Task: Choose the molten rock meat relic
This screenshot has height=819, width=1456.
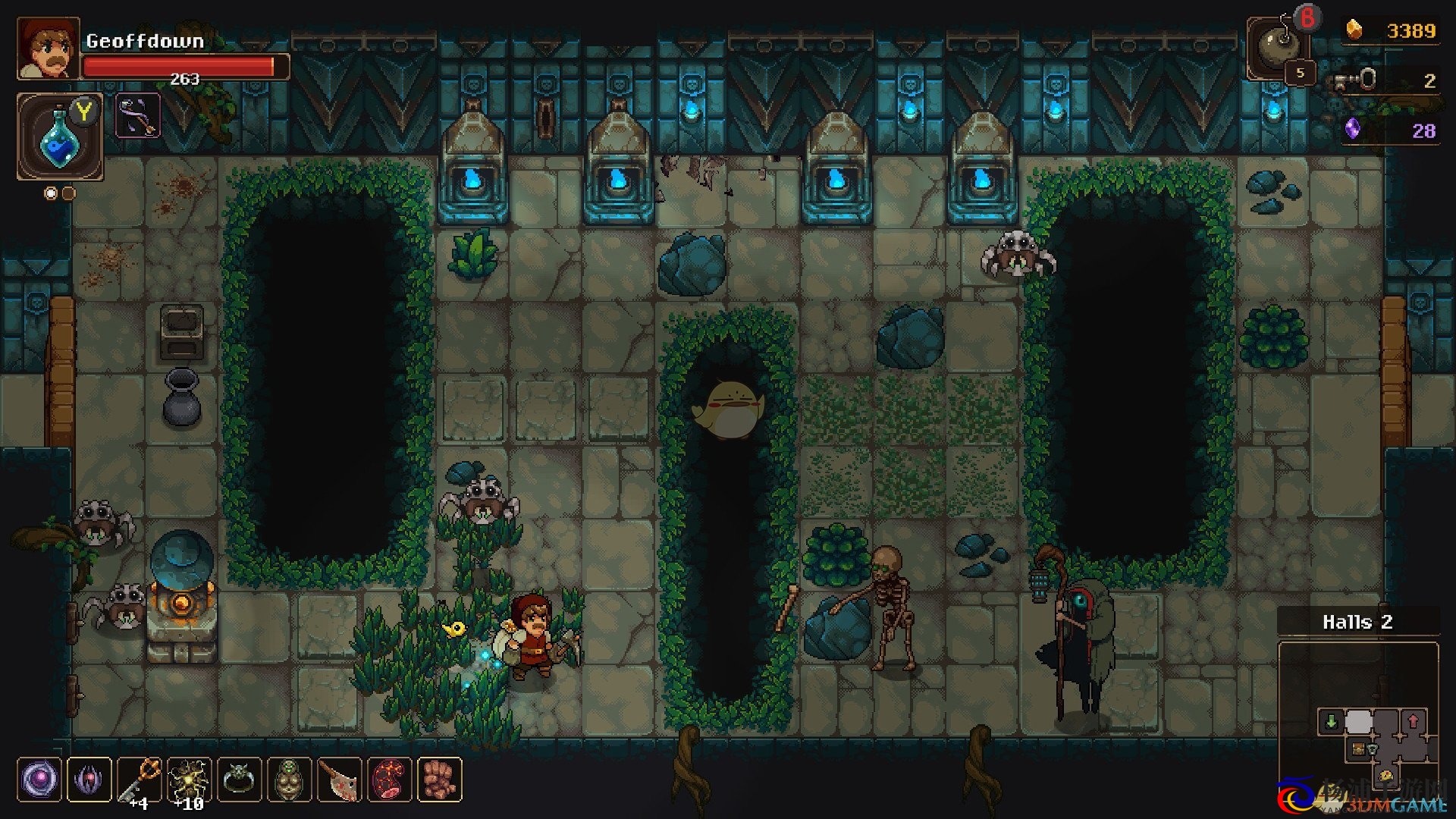Action: [x=389, y=780]
